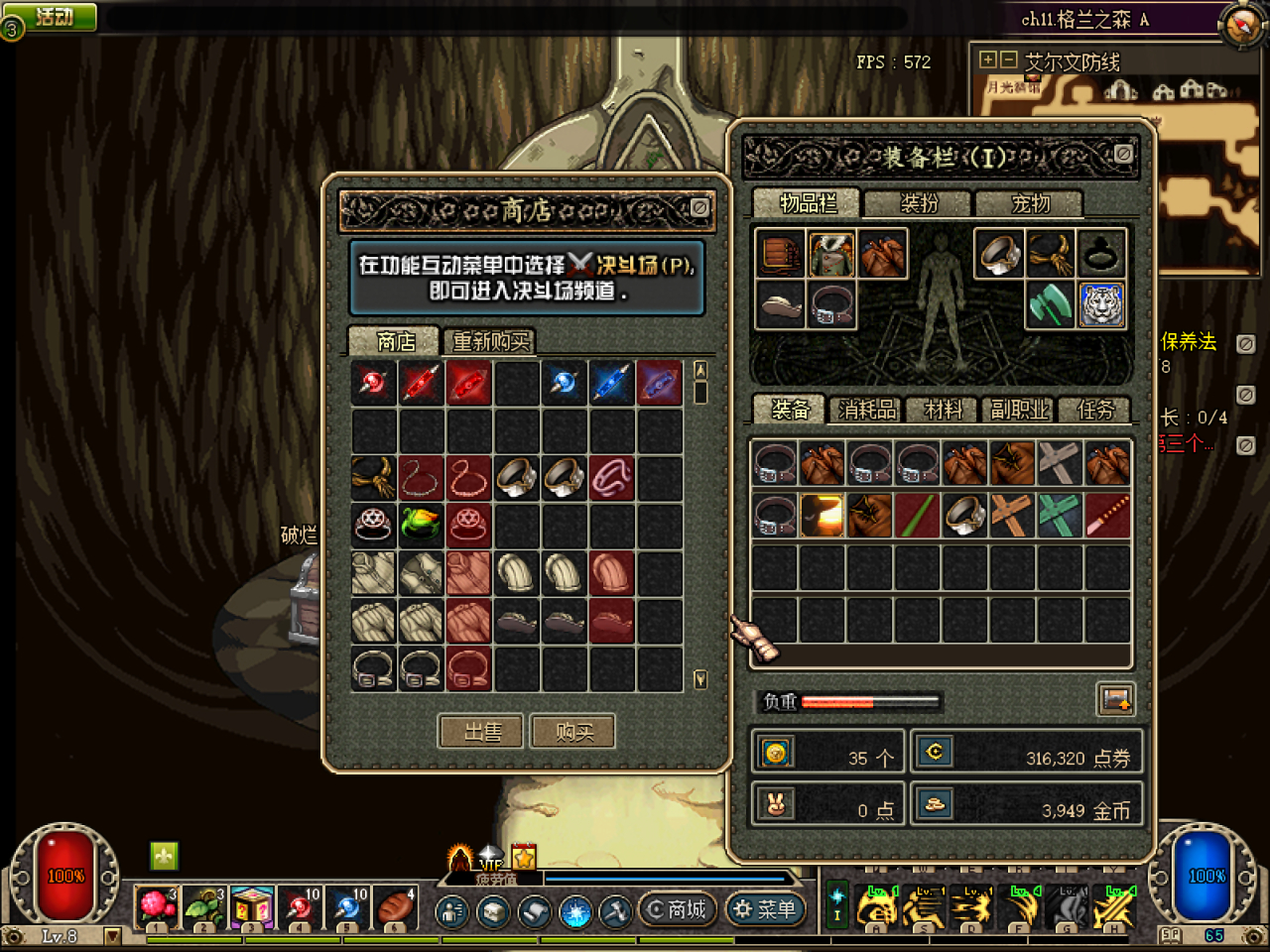Viewport: 1270px width, 952px height.
Task: Use the bread item in hotbar
Action: pos(395,908)
